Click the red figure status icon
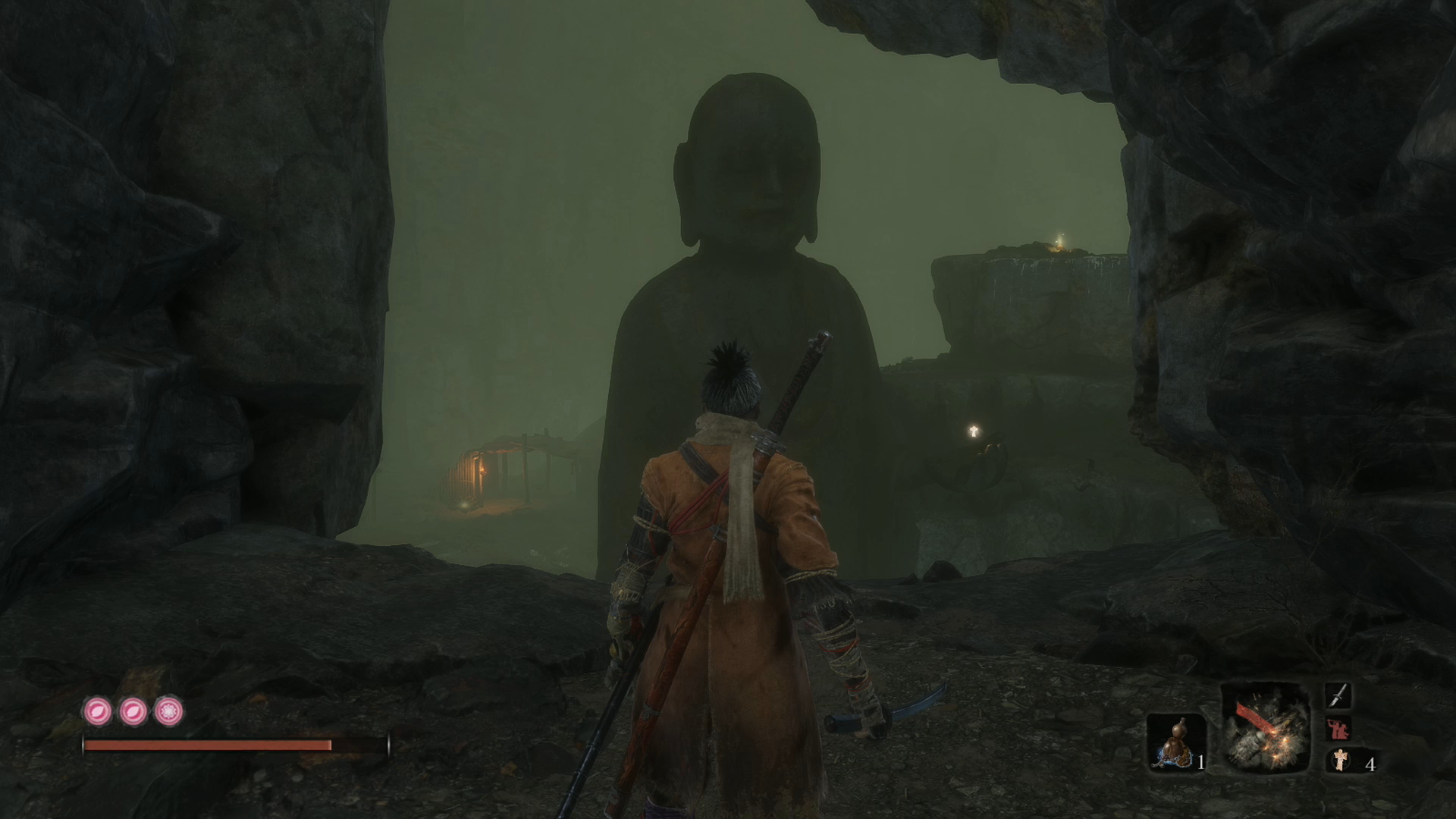Image resolution: width=1456 pixels, height=819 pixels. (1338, 729)
